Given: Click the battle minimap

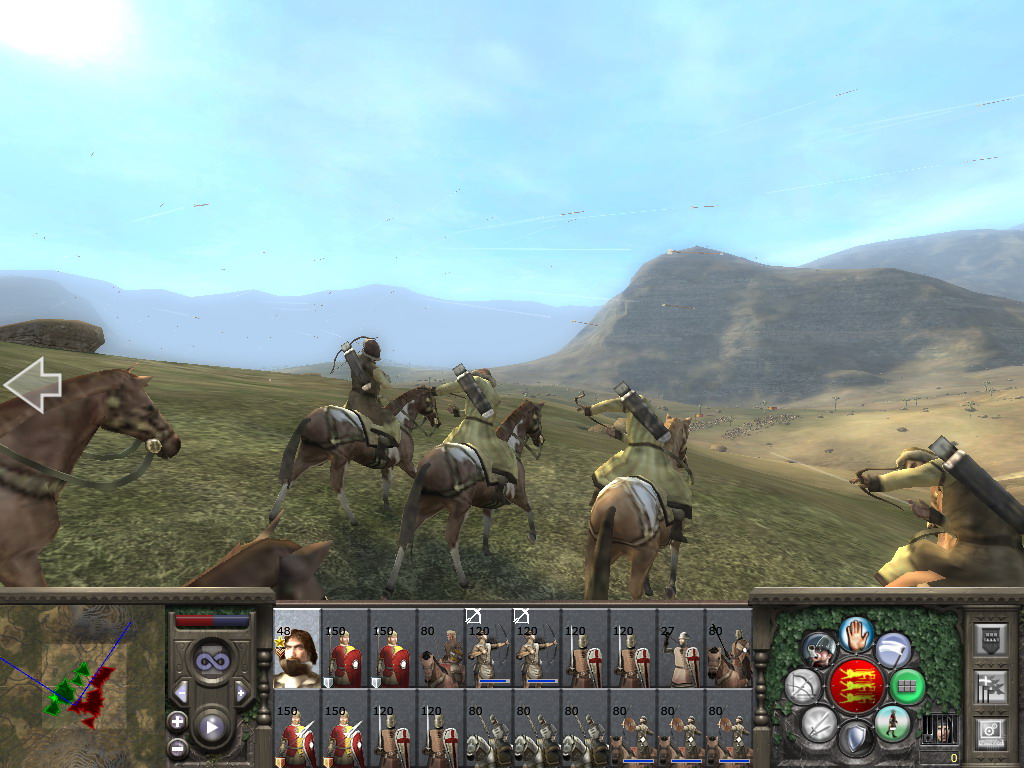Looking at the screenshot, I should pos(82,685).
